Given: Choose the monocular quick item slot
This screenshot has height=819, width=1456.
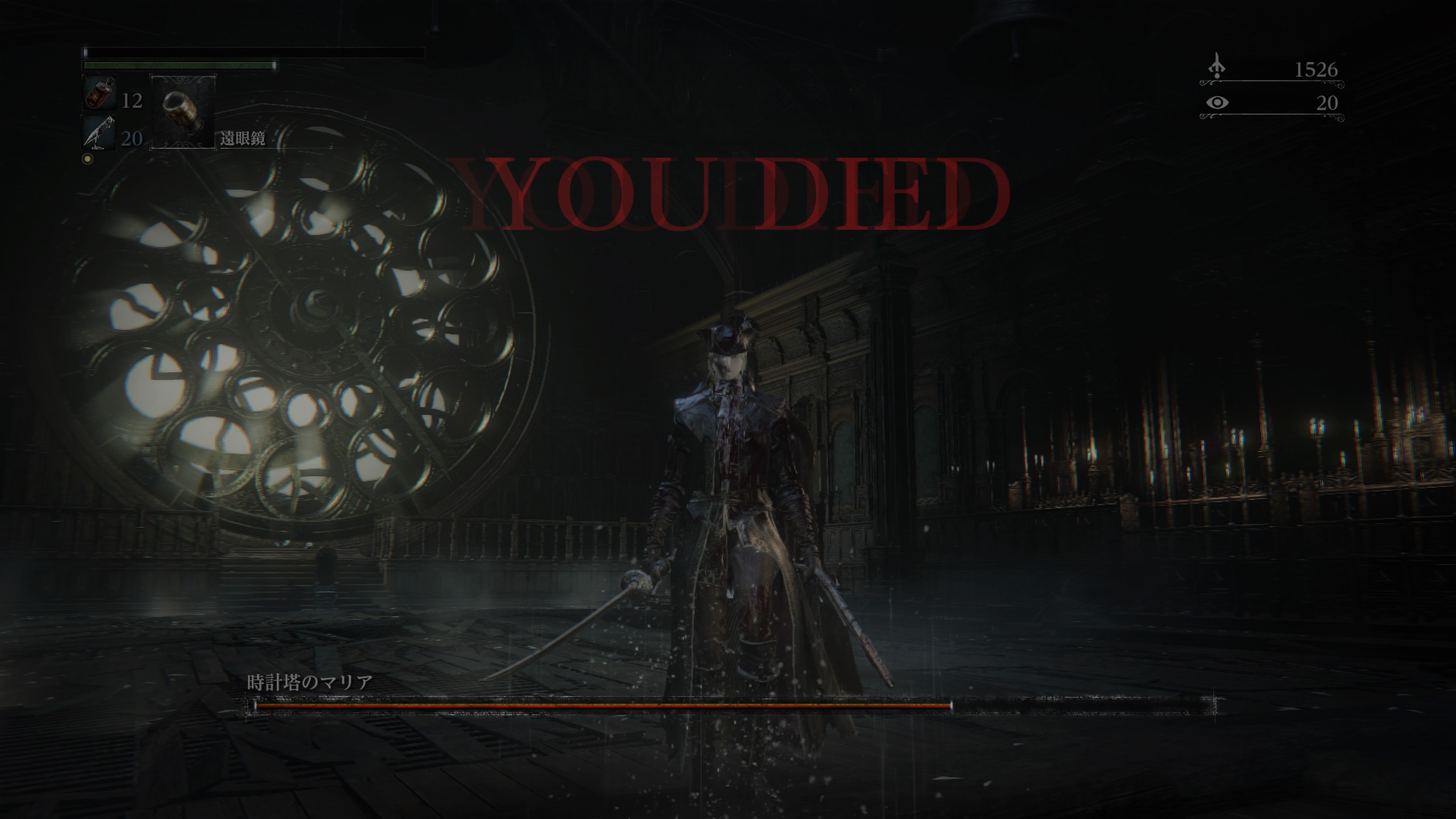Looking at the screenshot, I should click(182, 111).
